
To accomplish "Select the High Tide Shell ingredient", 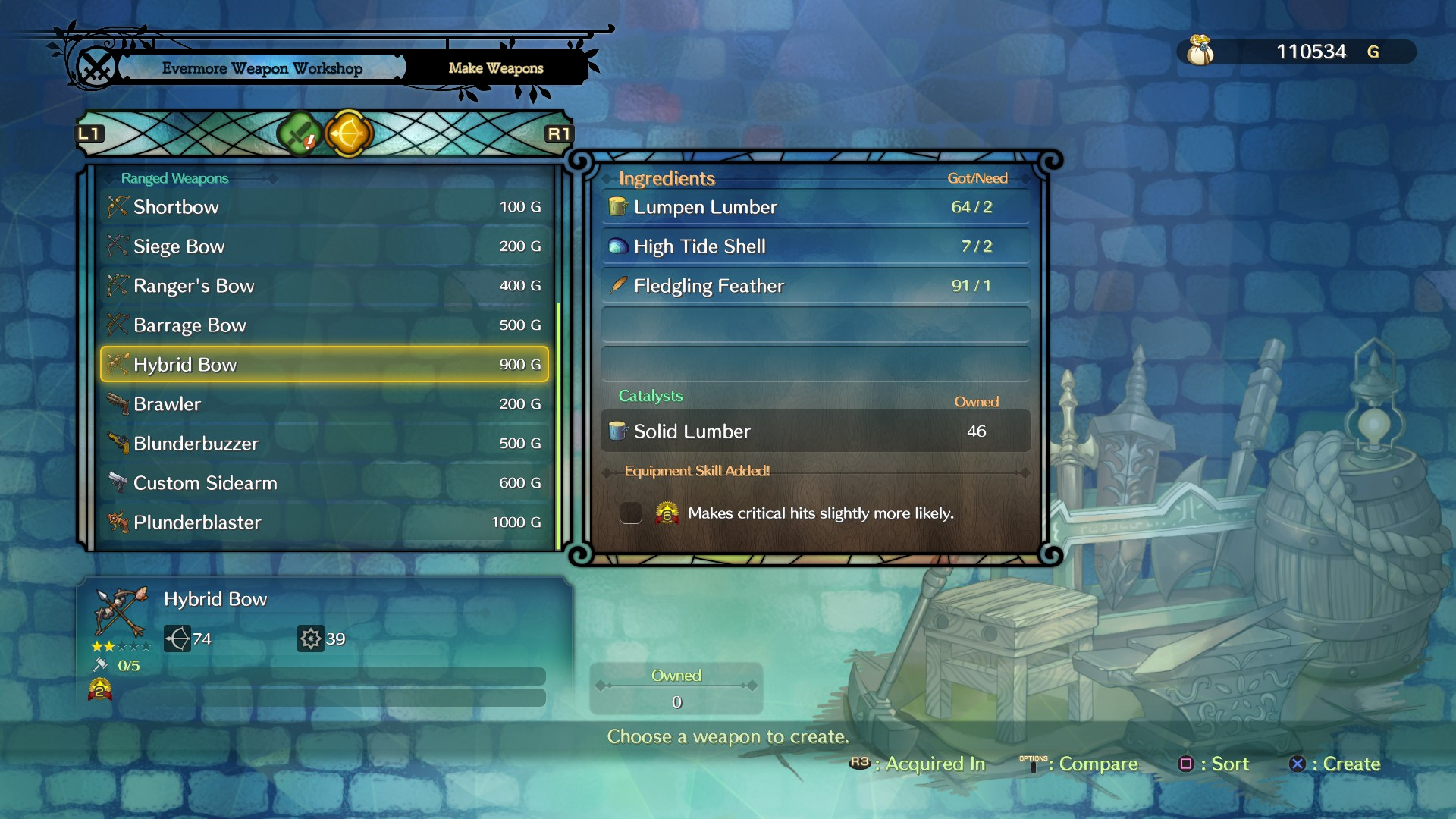I will pyautogui.click(x=815, y=246).
